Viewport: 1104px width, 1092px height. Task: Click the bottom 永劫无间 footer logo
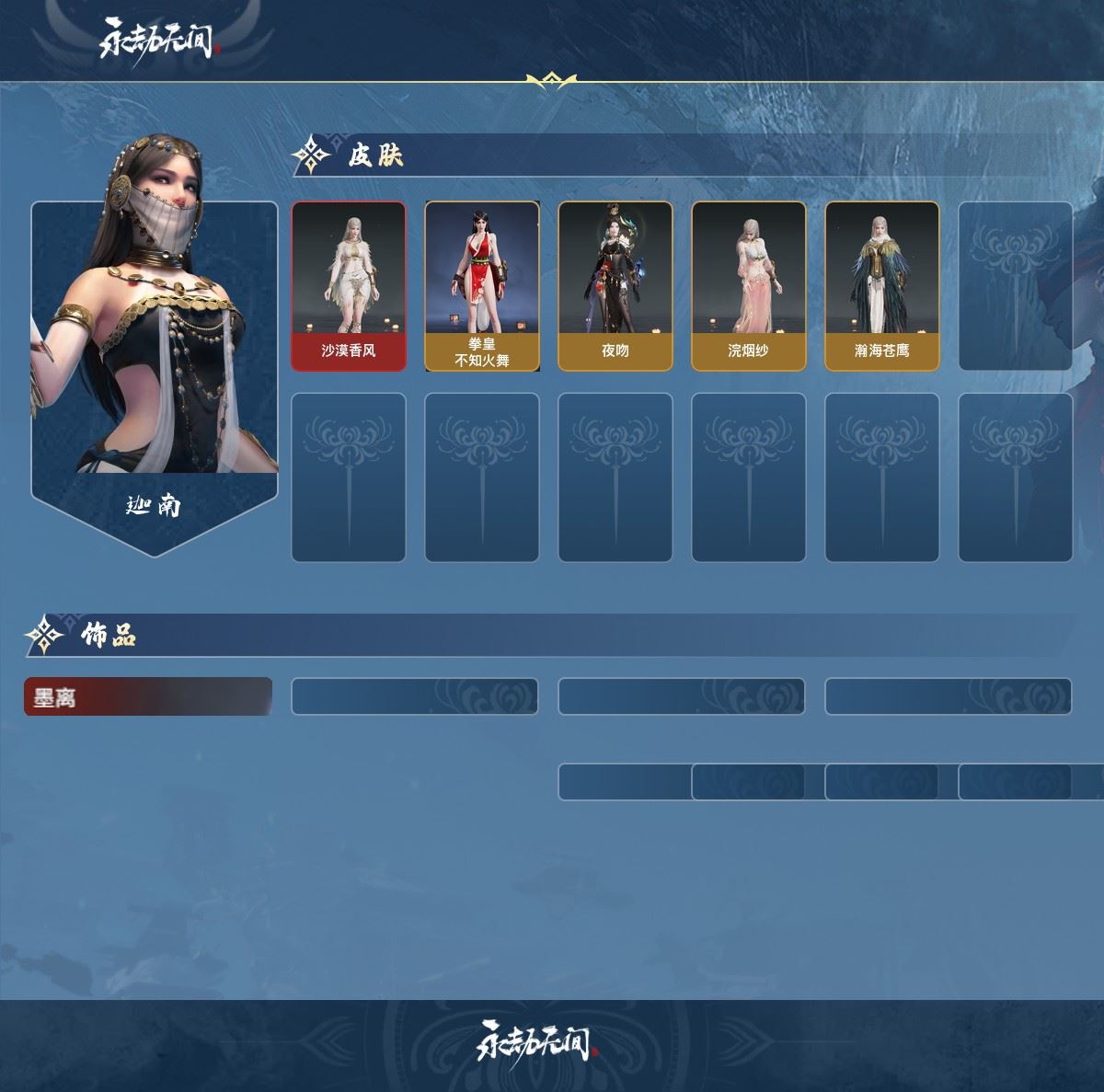pyautogui.click(x=537, y=1041)
